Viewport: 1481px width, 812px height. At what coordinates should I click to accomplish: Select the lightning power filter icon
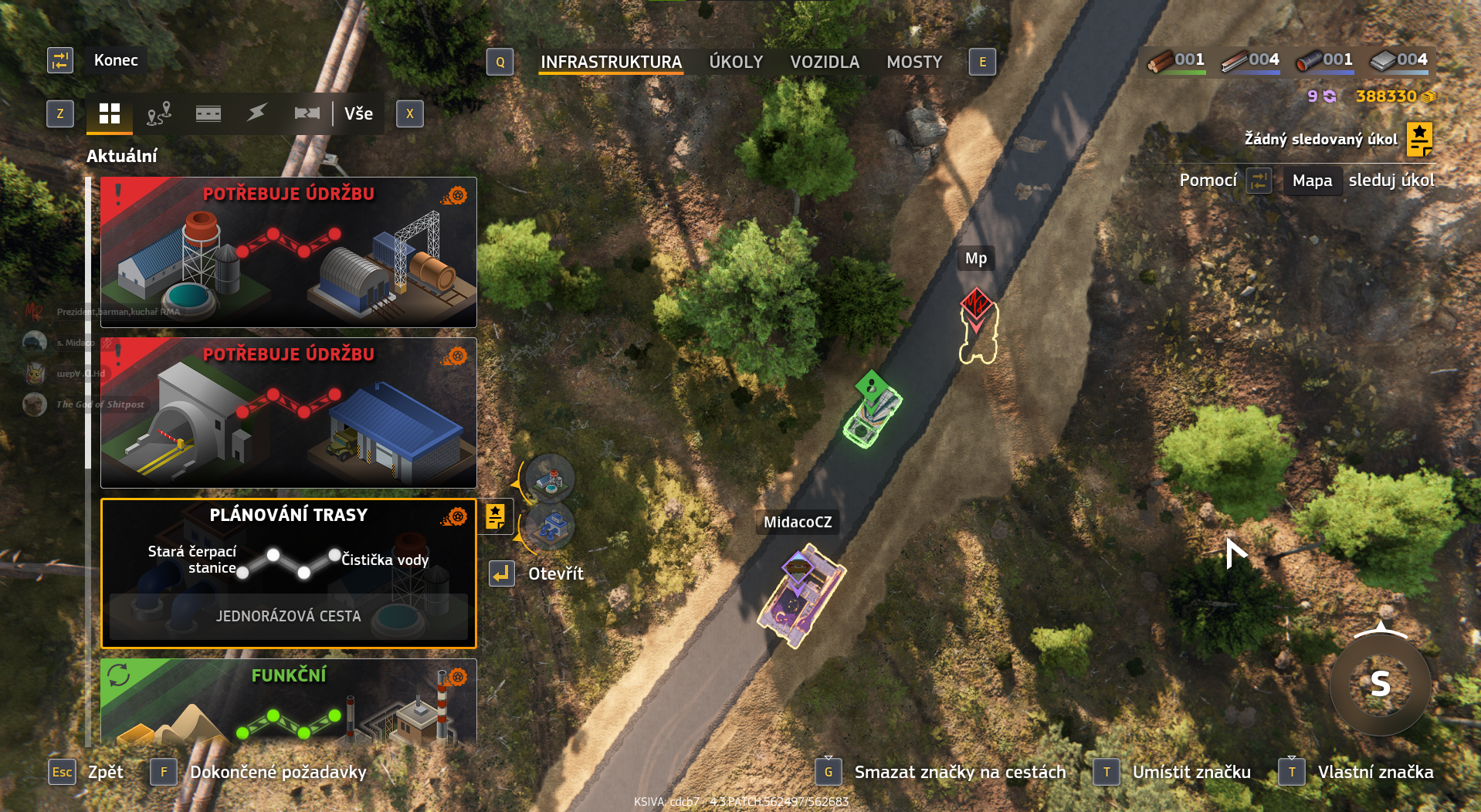coord(257,113)
